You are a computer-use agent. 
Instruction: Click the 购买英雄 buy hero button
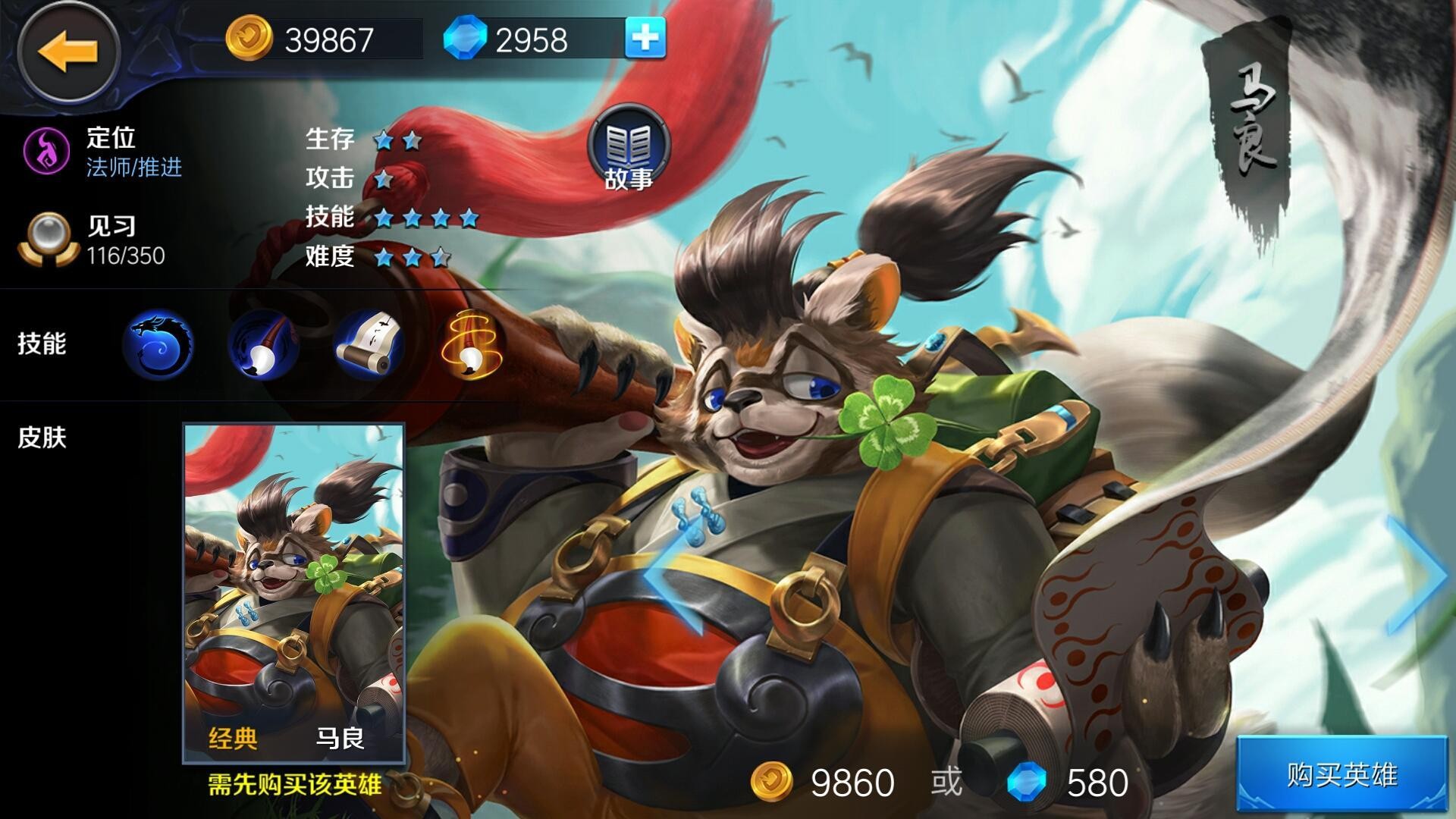1343,775
